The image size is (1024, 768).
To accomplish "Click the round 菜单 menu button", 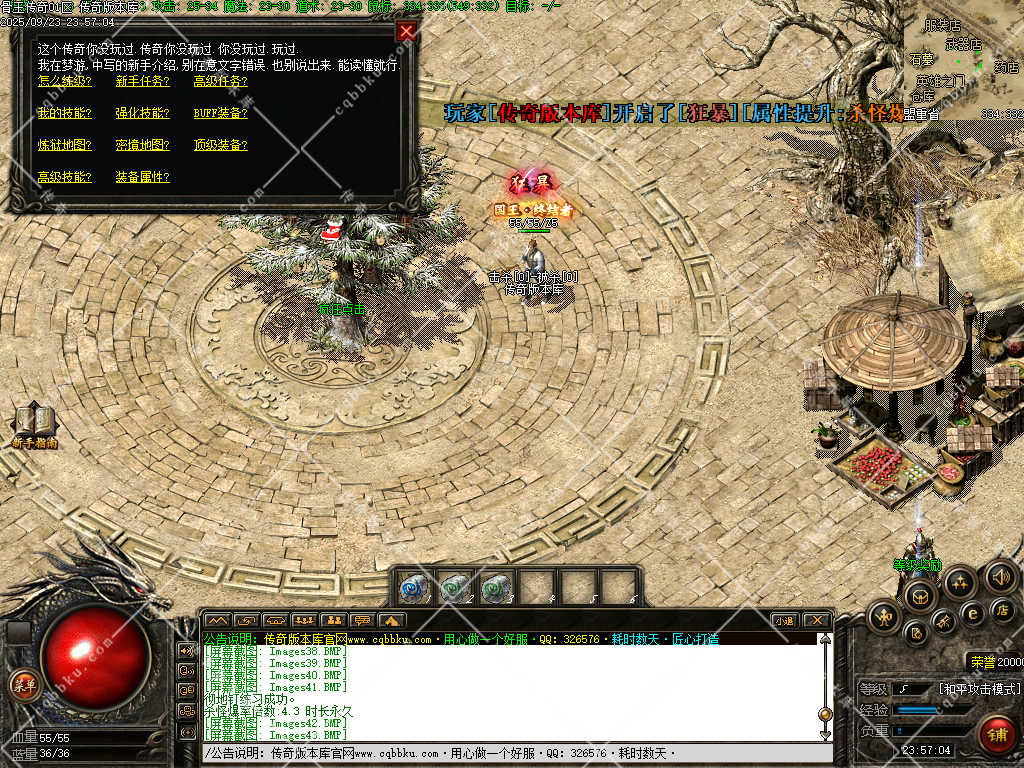I will pos(23,685).
